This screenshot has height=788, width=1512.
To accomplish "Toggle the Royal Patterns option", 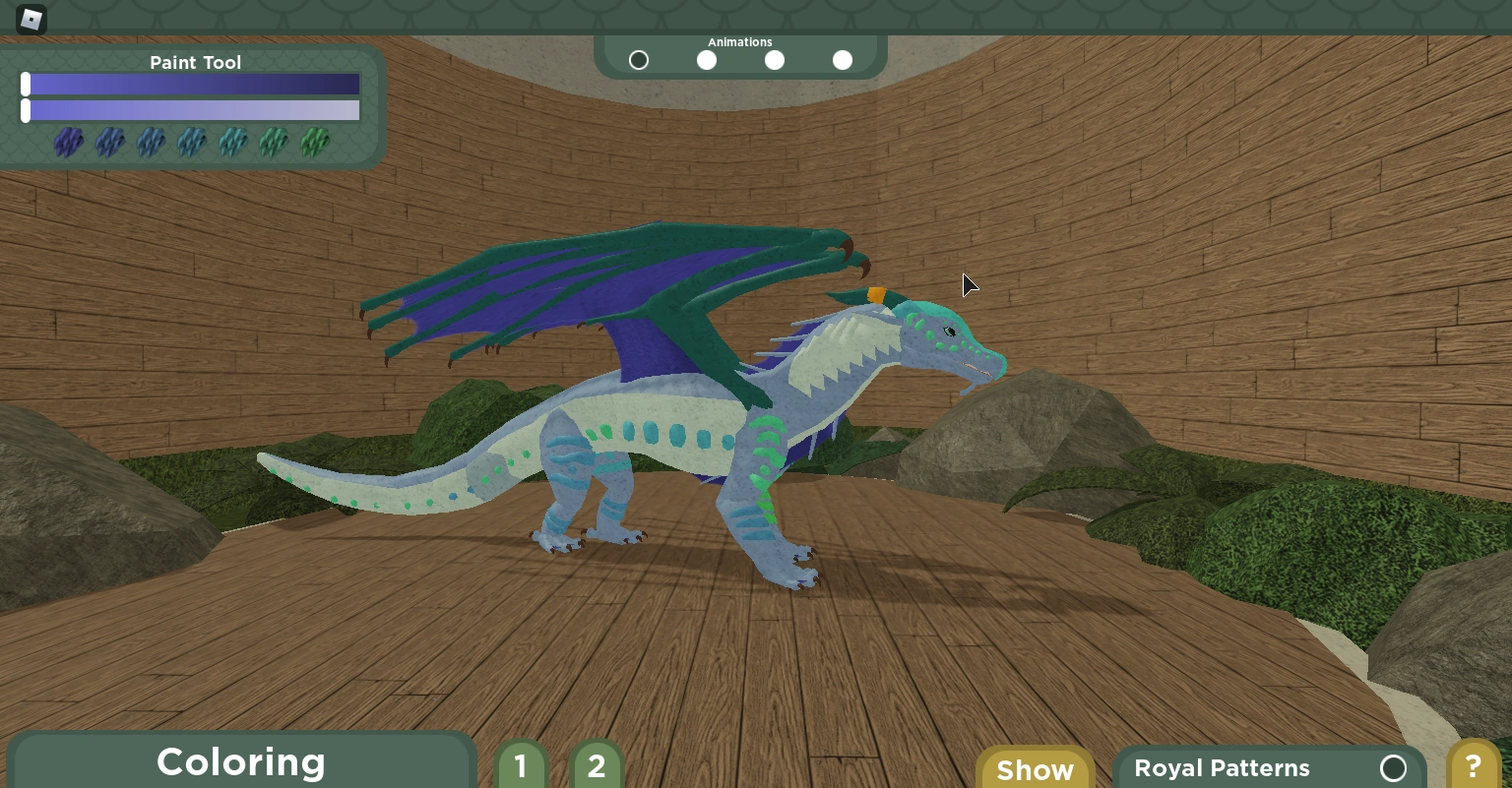I will [1393, 768].
